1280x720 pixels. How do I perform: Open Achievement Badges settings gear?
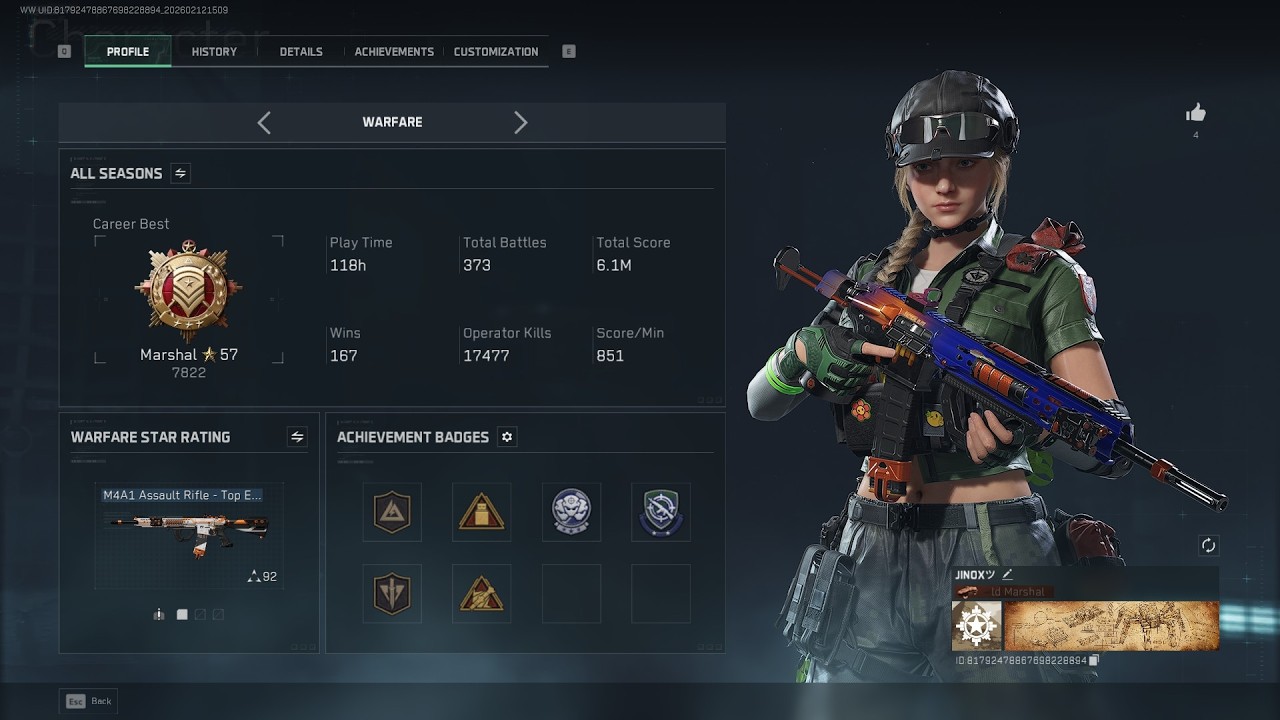[507, 437]
